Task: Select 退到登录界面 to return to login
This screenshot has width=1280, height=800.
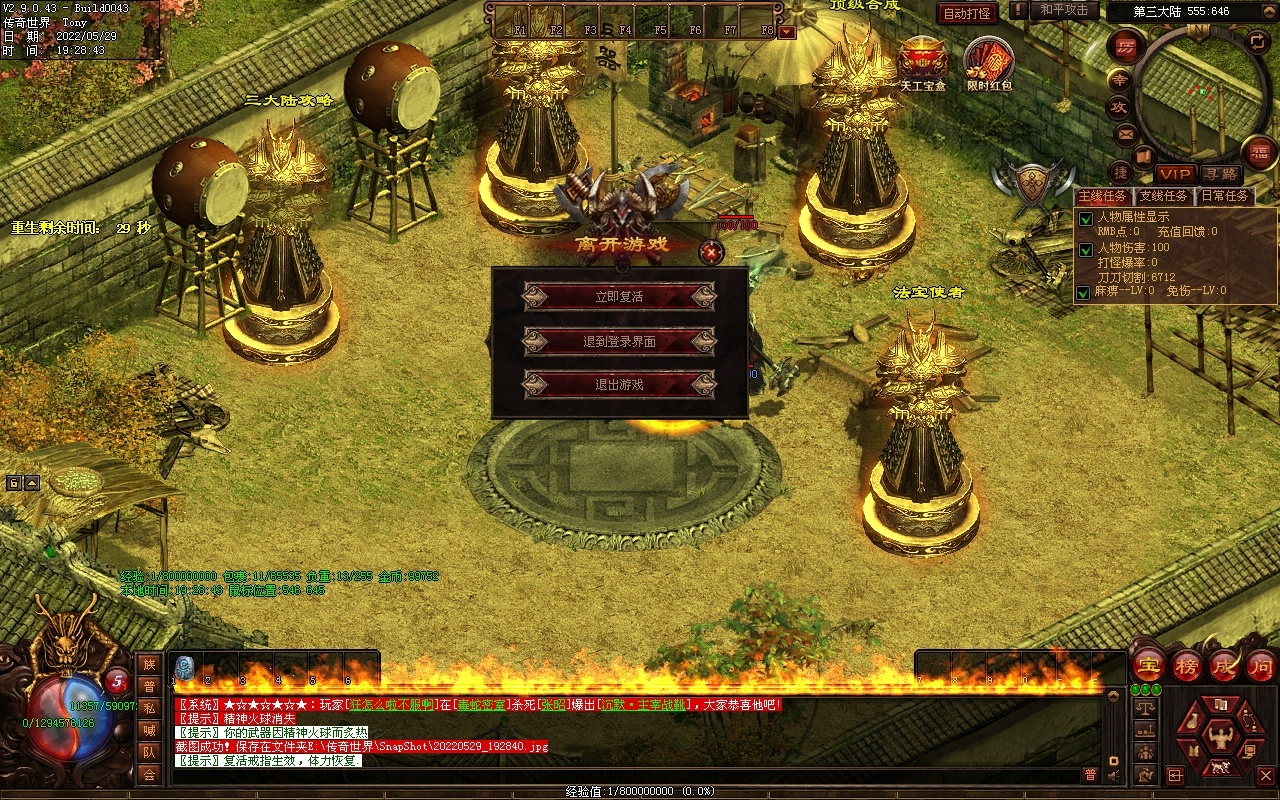Action: point(619,341)
